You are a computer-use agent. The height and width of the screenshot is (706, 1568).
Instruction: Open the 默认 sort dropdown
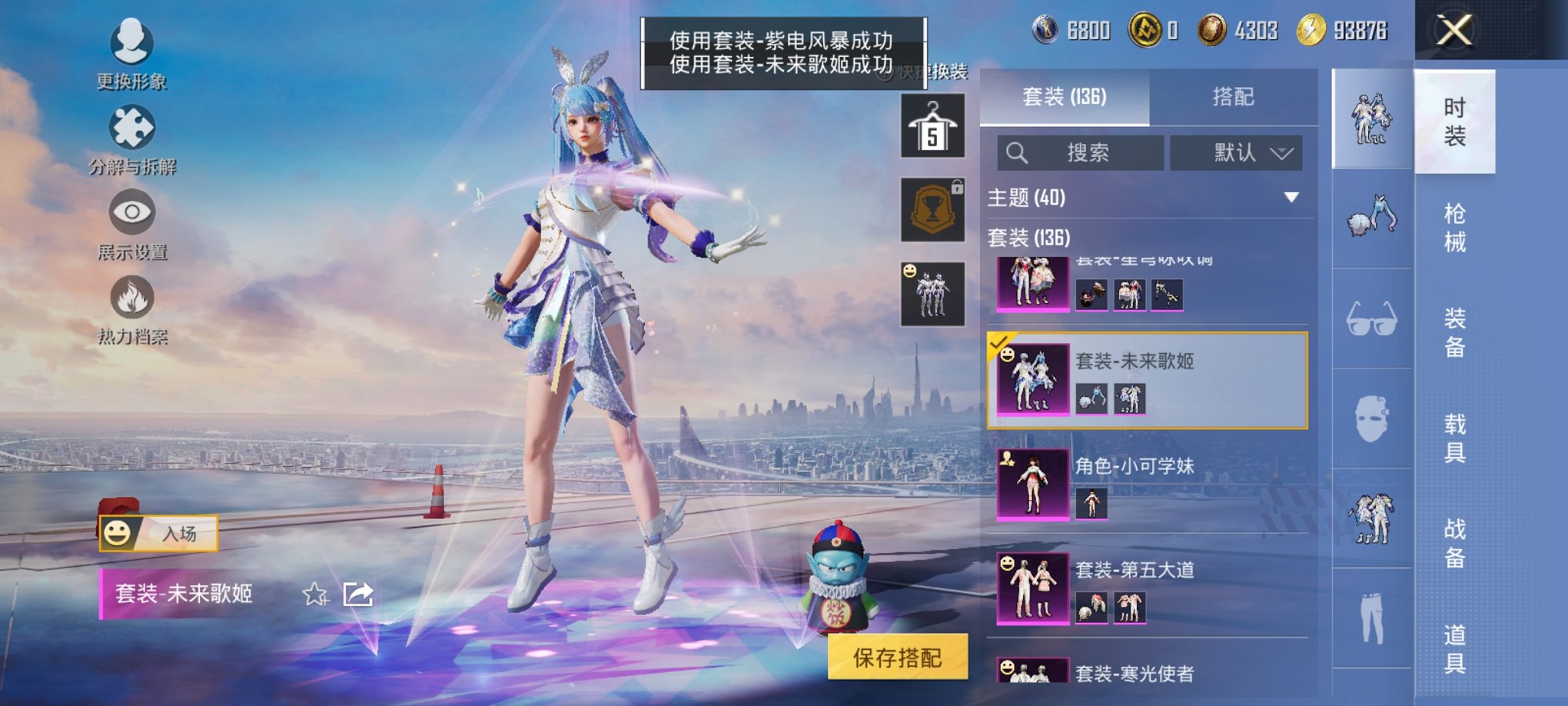(1236, 152)
